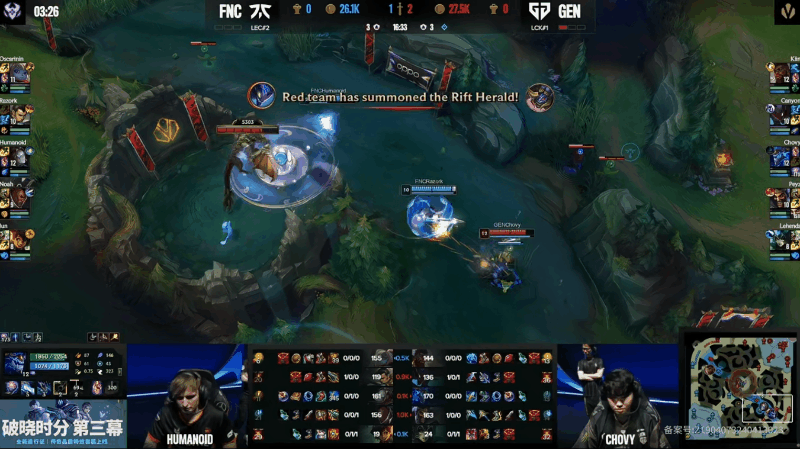
Task: Open the Humanoid player camera feed
Action: click(x=186, y=395)
